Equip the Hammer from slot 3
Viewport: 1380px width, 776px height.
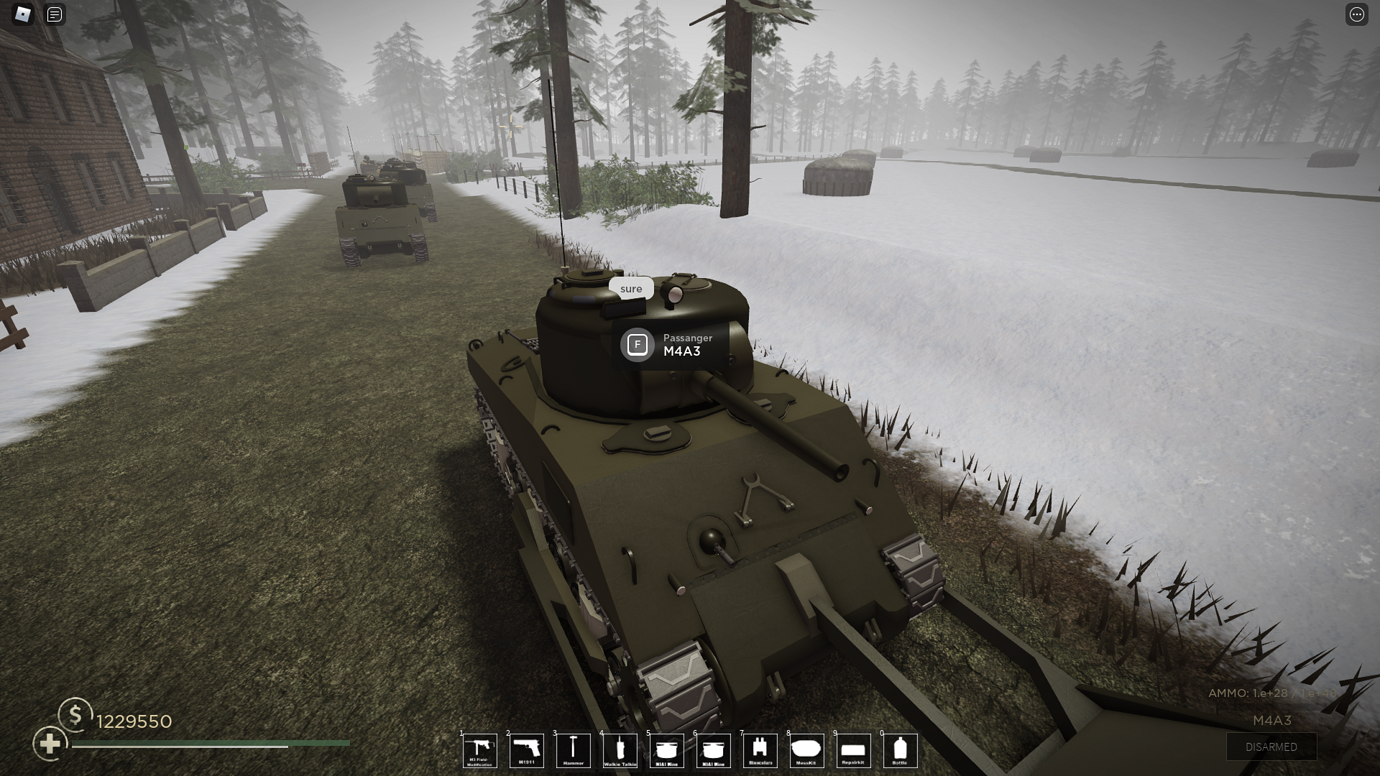tap(573, 750)
